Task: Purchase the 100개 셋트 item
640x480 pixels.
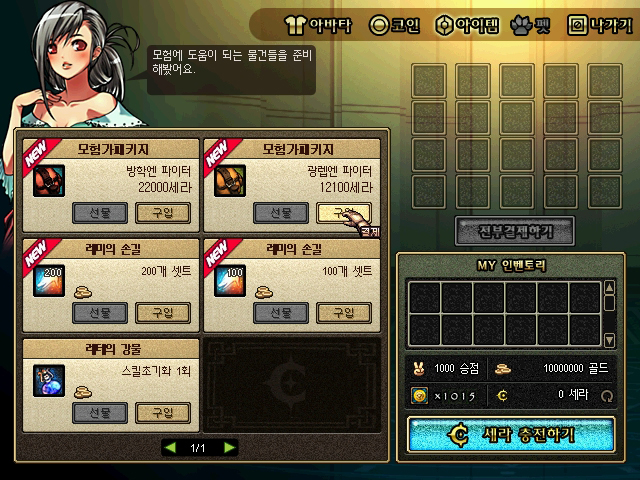Action: [x=343, y=312]
